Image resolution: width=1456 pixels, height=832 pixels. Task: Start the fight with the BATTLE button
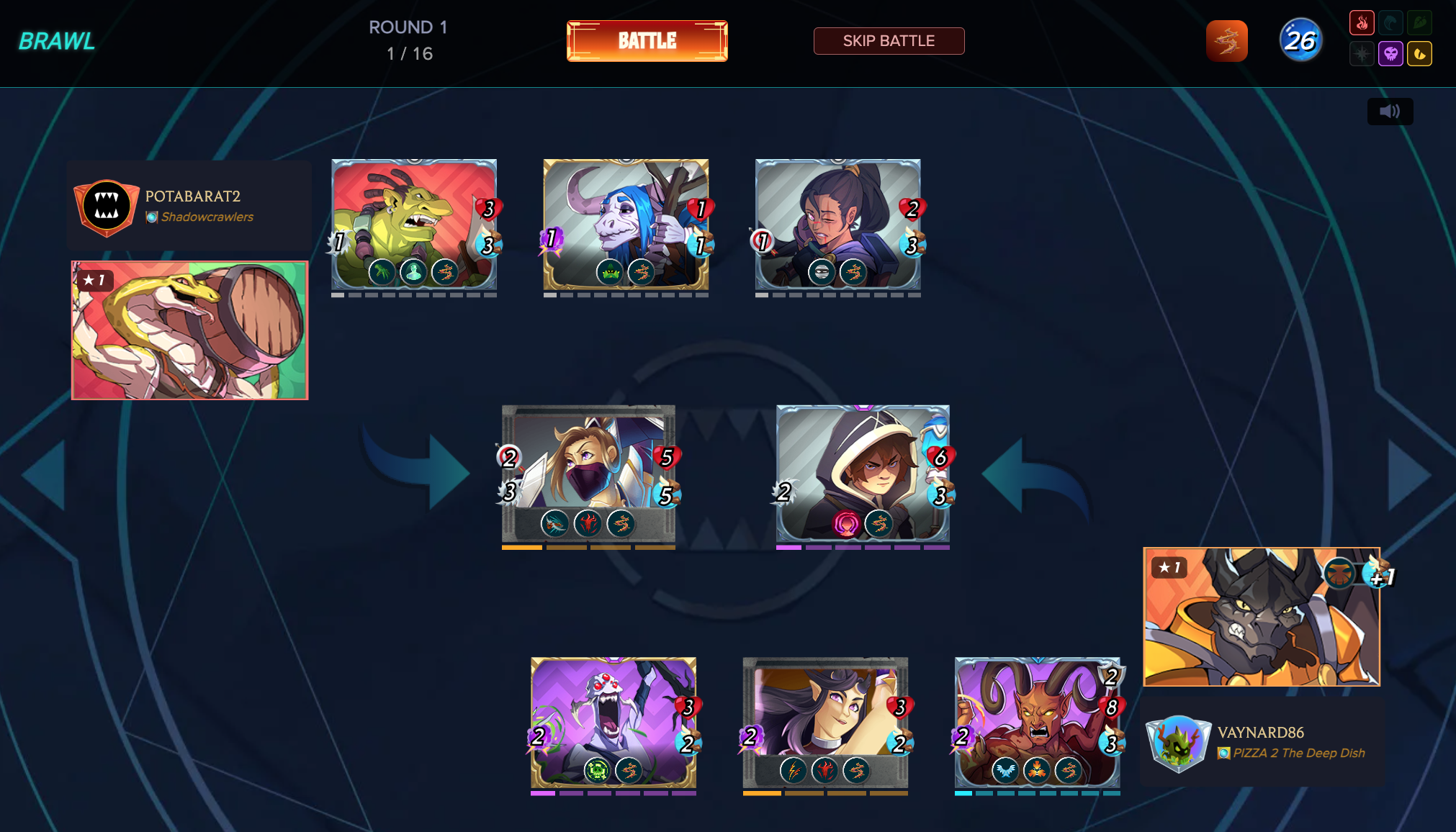(647, 41)
